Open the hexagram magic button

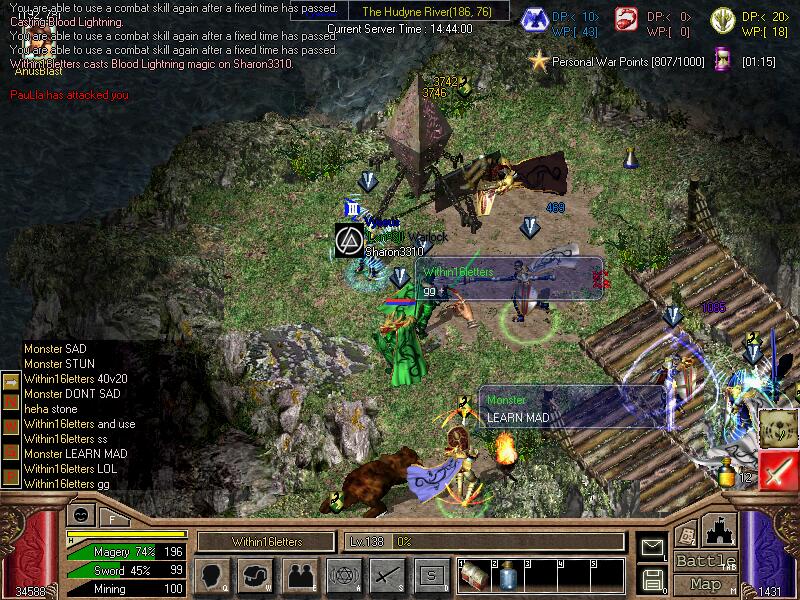point(342,575)
